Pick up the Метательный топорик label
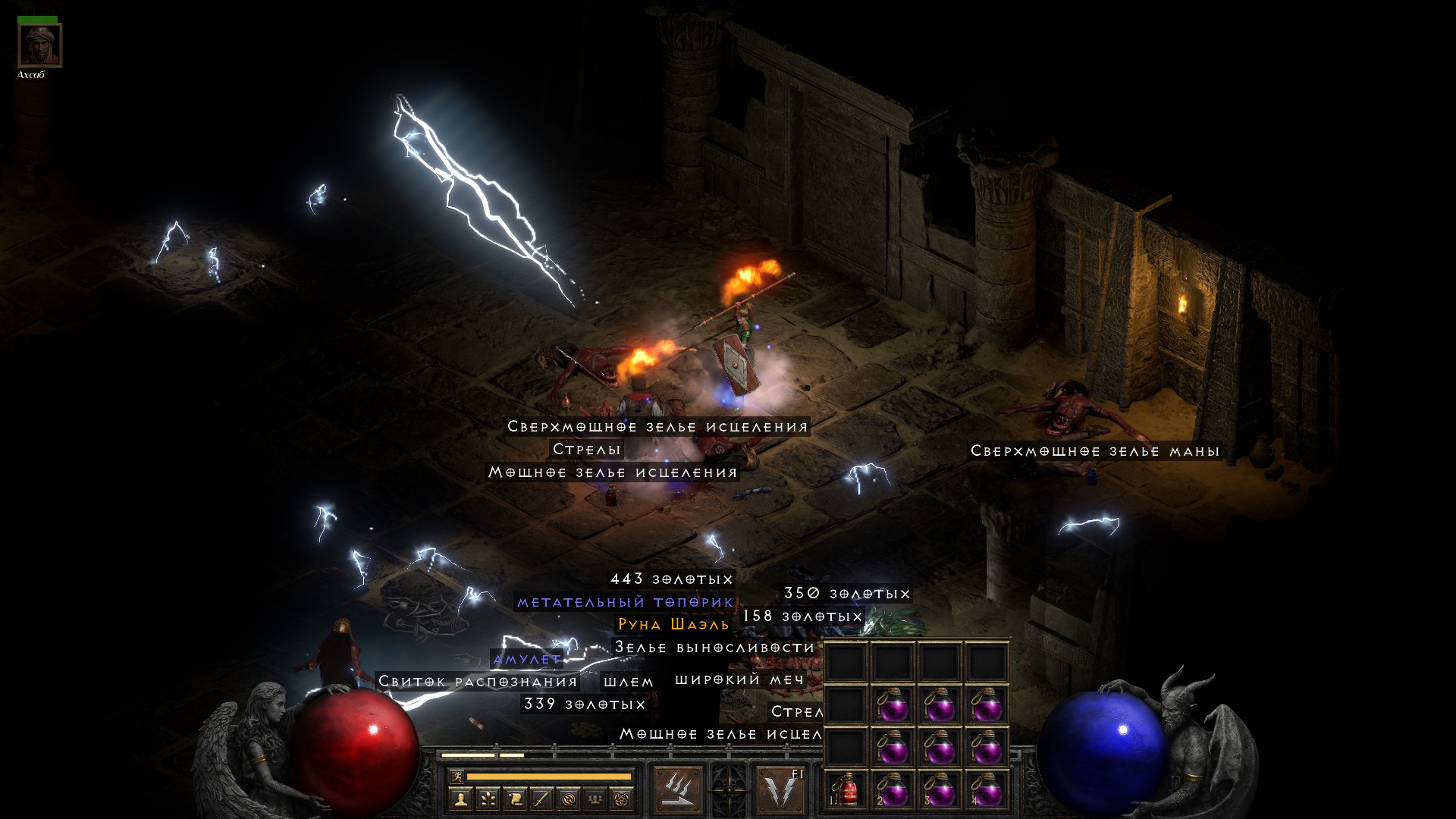 (625, 602)
